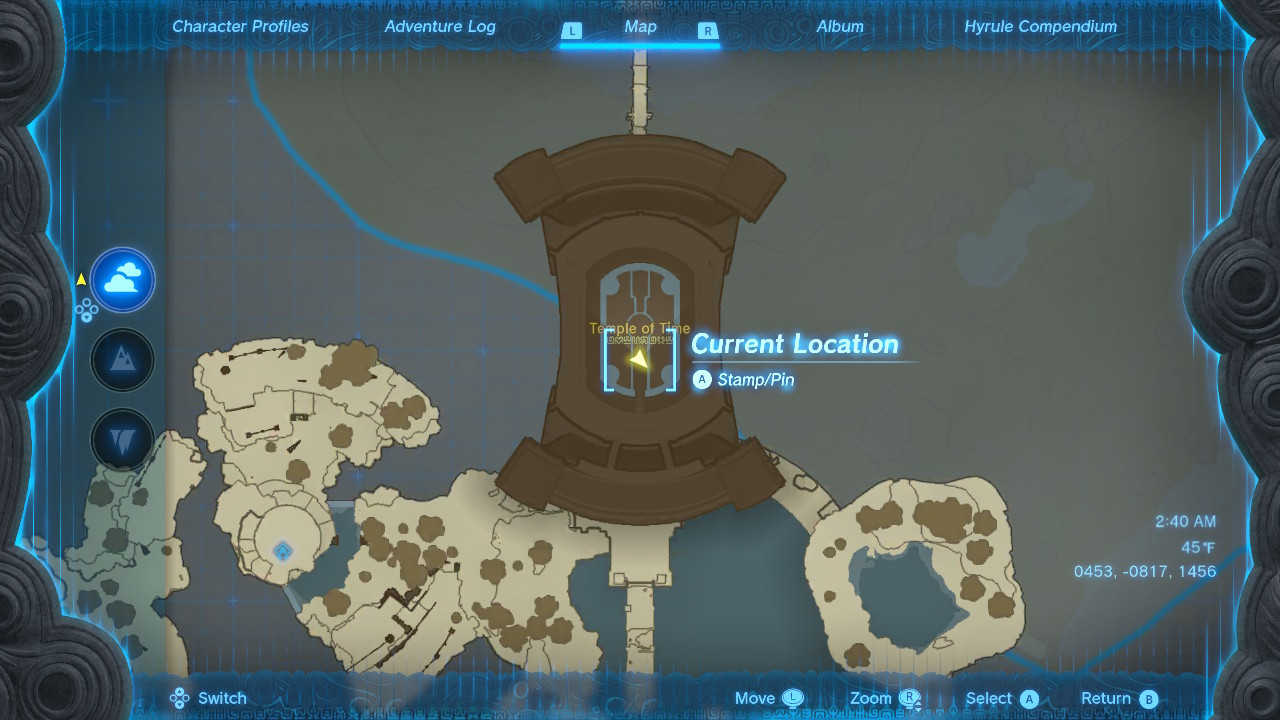This screenshot has width=1280, height=720.
Task: Select the Map tab
Action: pos(639,26)
